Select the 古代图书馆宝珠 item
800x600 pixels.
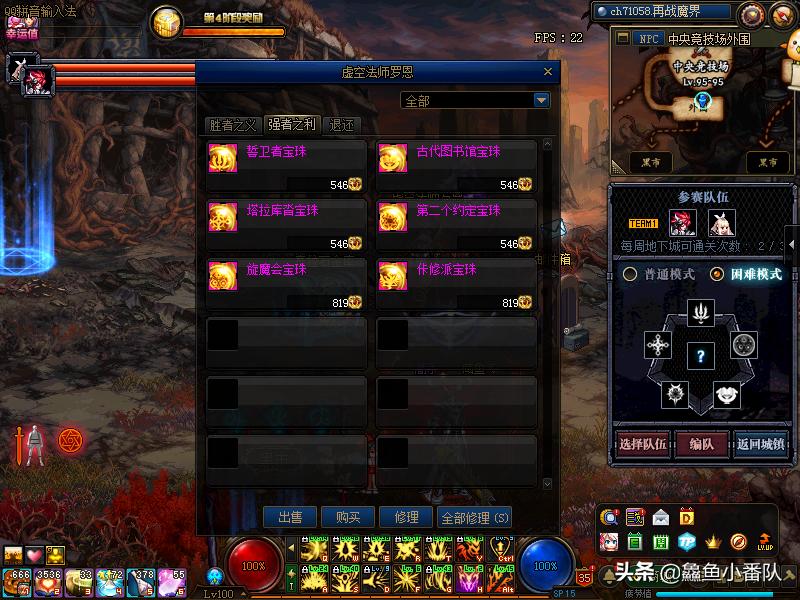click(x=456, y=160)
